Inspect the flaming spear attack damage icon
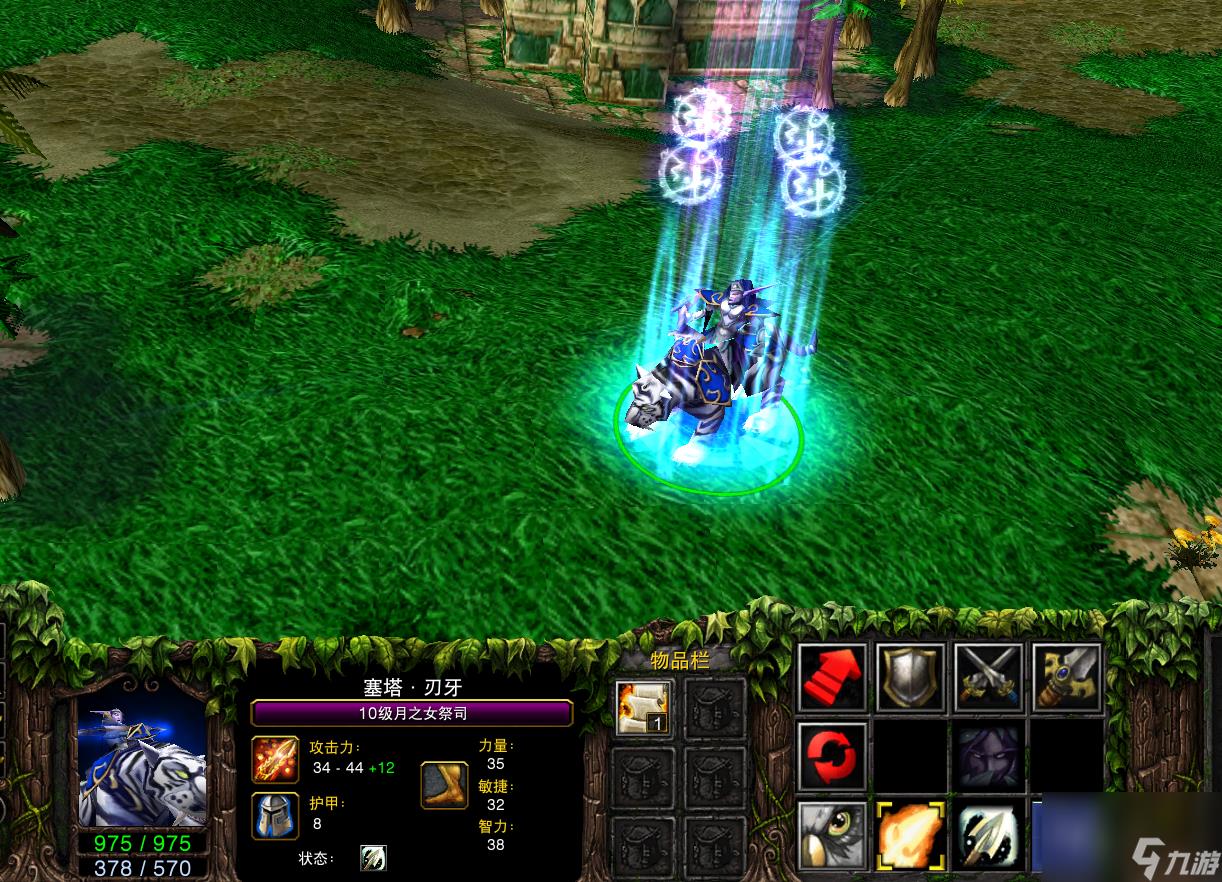The height and width of the screenshot is (882, 1222). pos(275,759)
